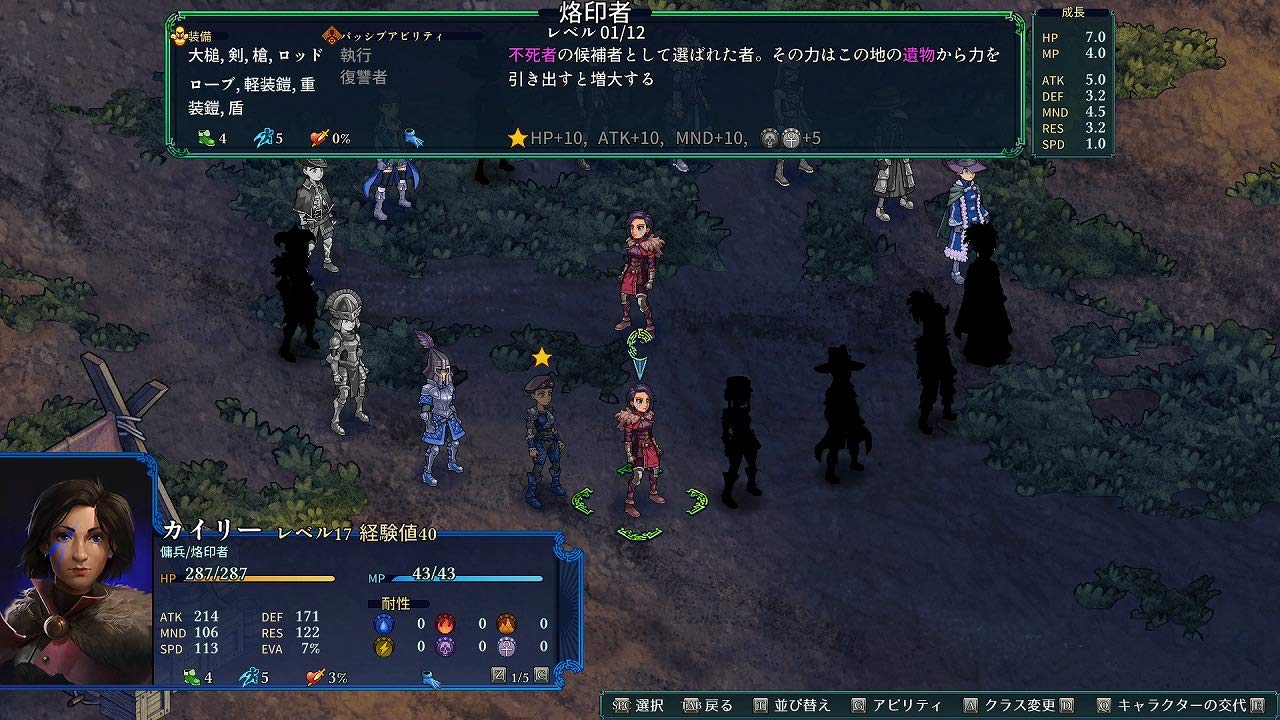Click the skull dark resistance icon
The height and width of the screenshot is (720, 1280).
pyautogui.click(x=445, y=646)
